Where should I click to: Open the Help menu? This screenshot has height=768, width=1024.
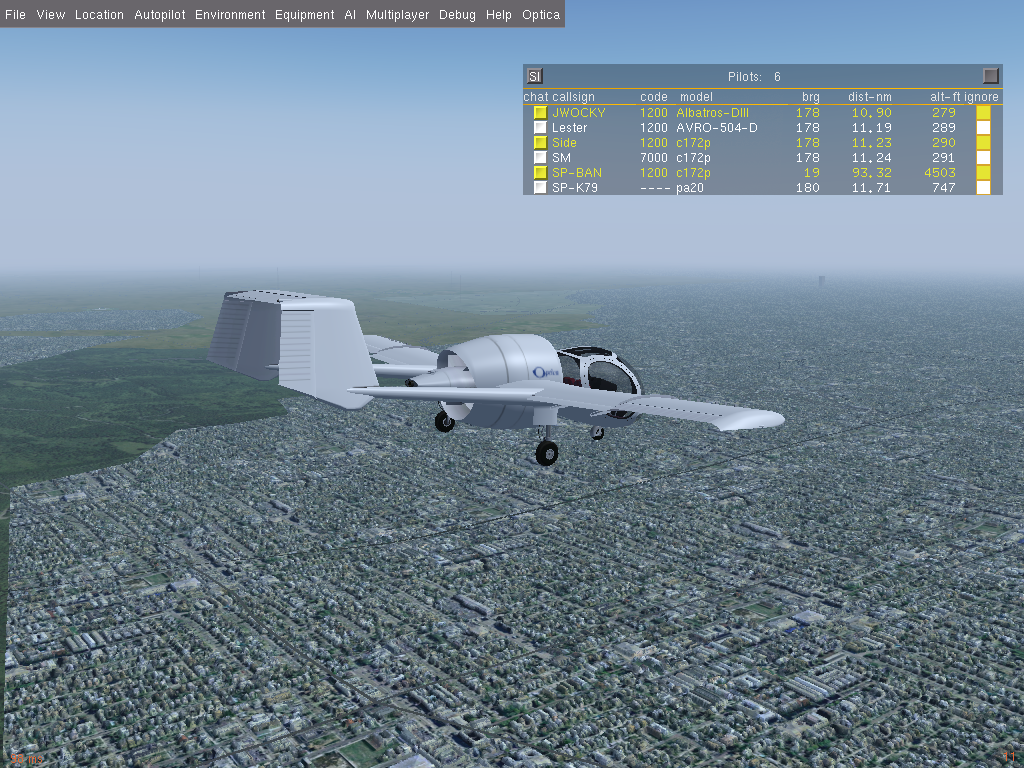[498, 15]
